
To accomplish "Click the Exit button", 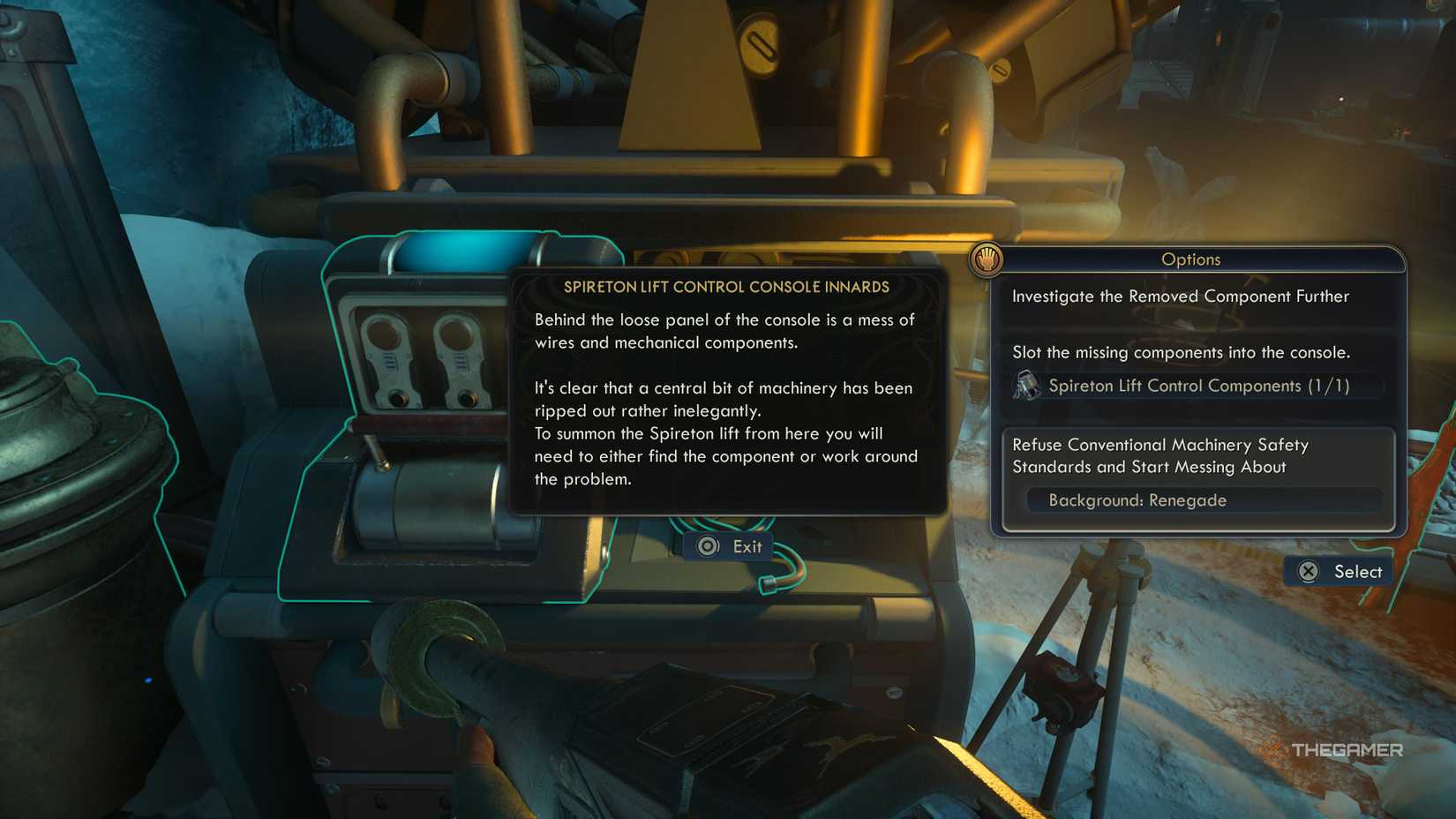I will (x=727, y=546).
